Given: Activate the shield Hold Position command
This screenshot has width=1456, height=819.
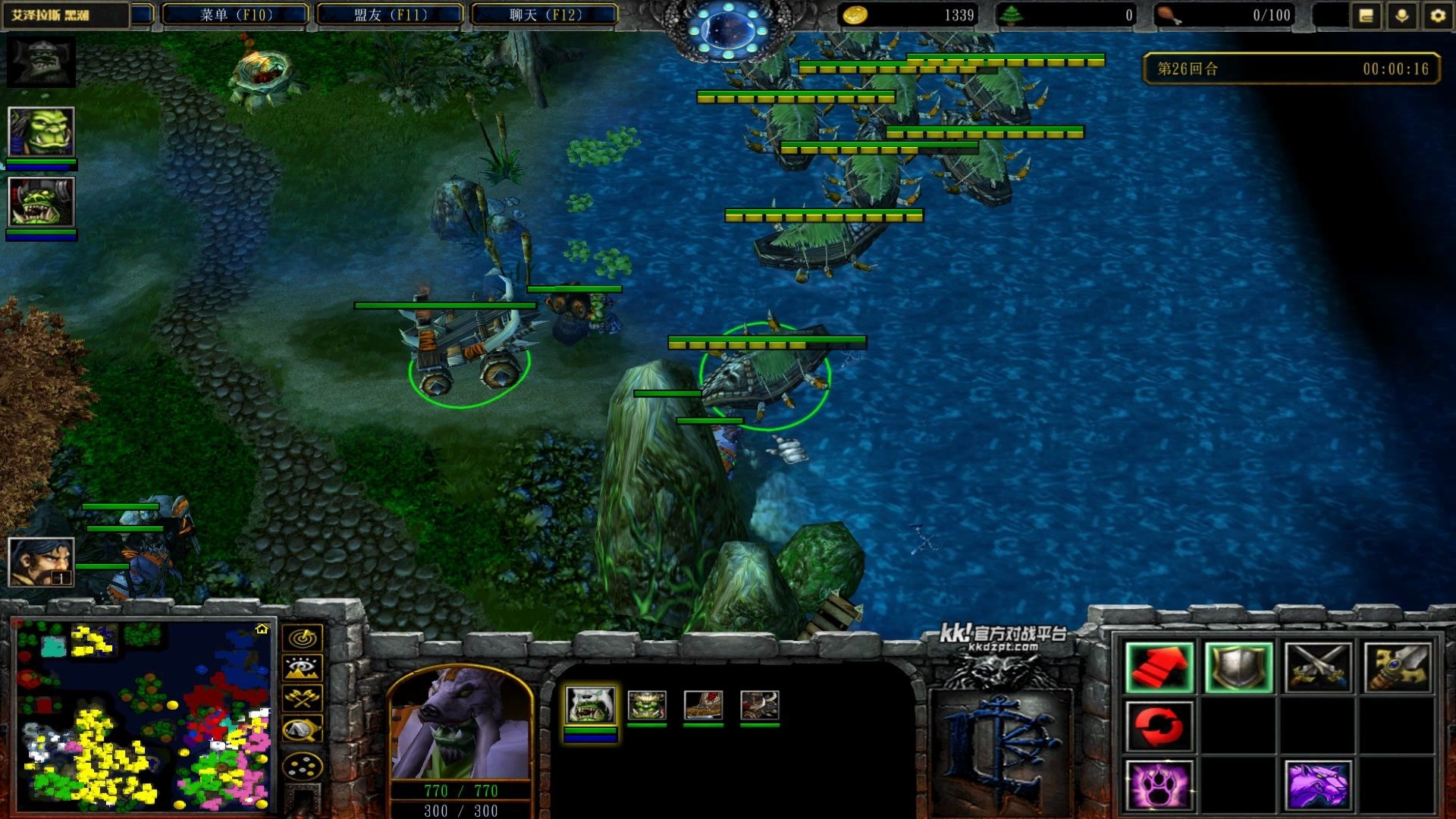Looking at the screenshot, I should point(1238,667).
